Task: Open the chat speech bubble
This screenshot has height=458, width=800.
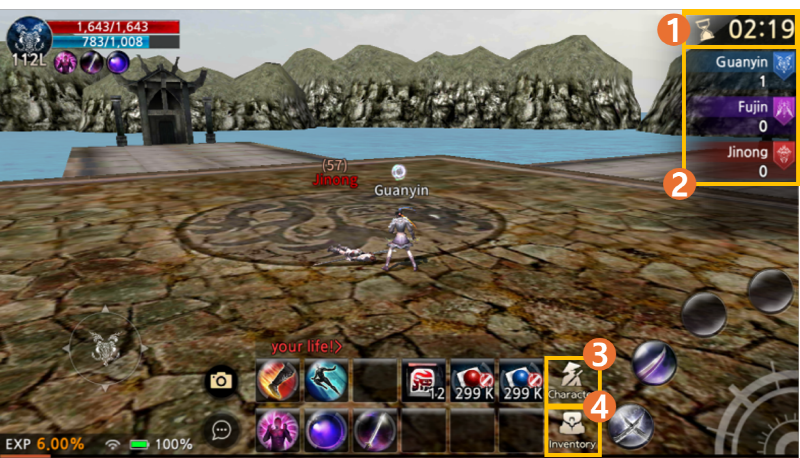Action: [x=221, y=430]
